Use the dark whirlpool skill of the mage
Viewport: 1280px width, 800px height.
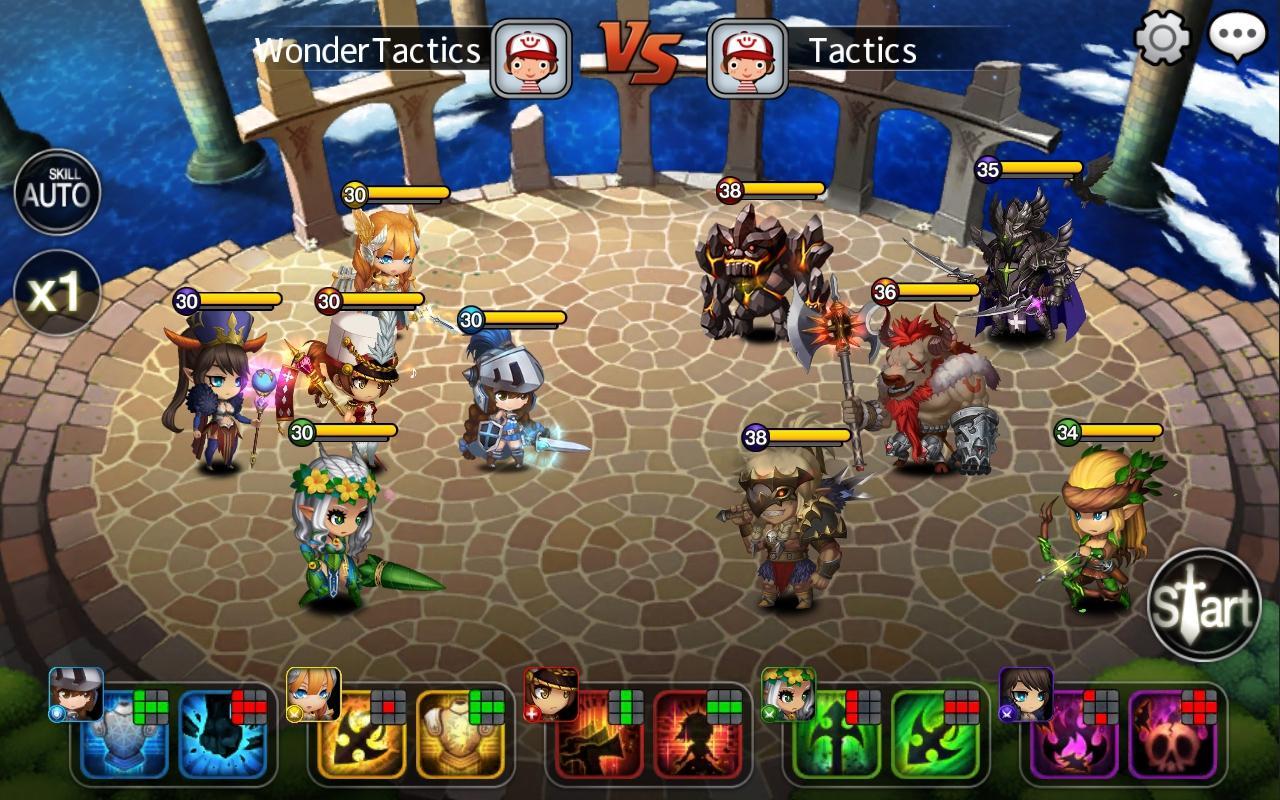[x=220, y=738]
